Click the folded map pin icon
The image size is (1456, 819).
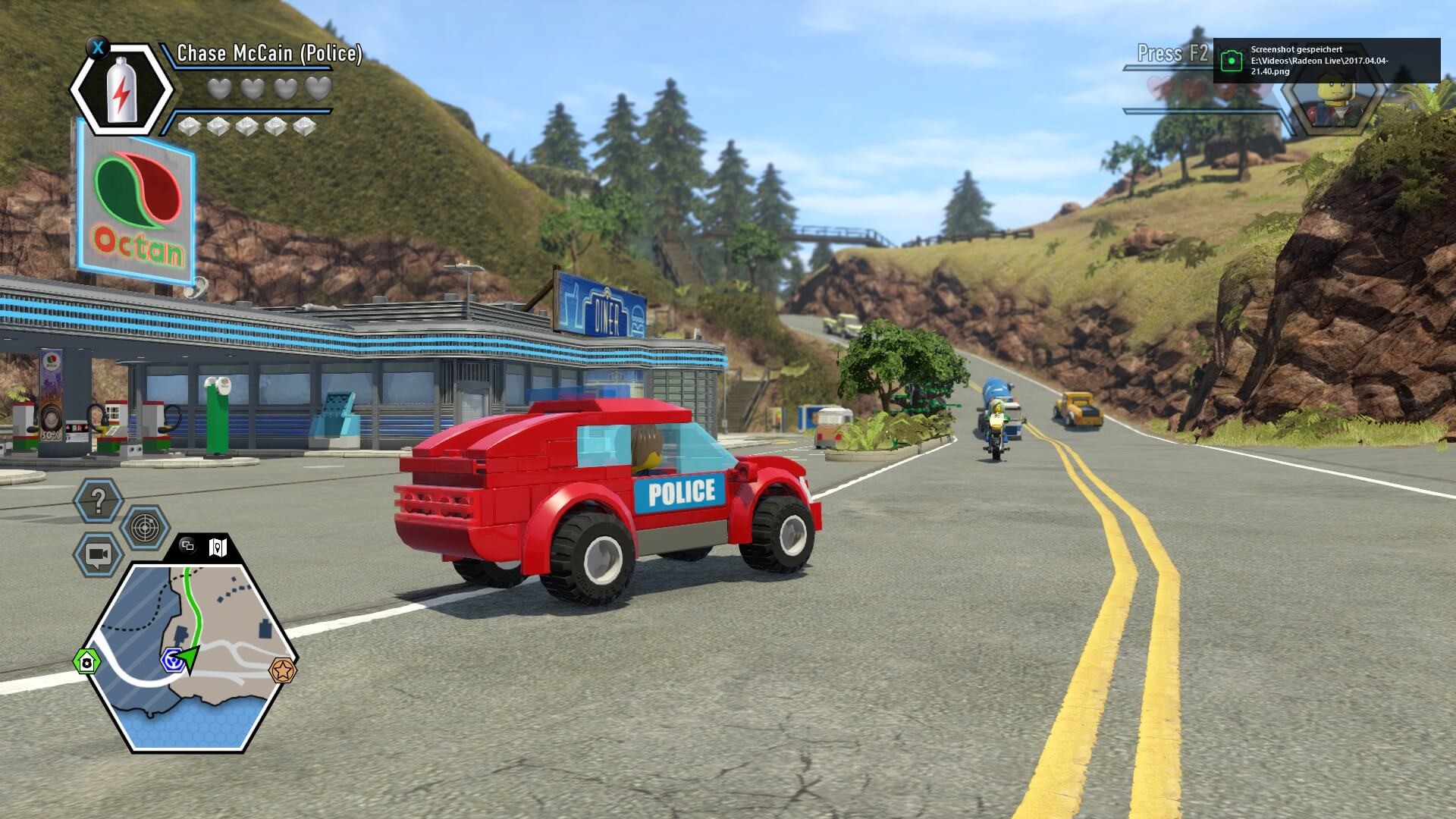[x=218, y=546]
